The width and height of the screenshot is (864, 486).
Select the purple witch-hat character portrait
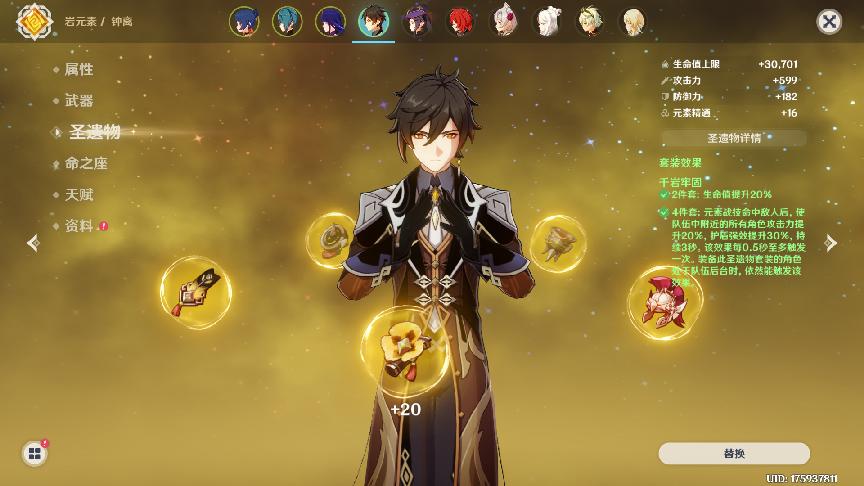tap(416, 21)
